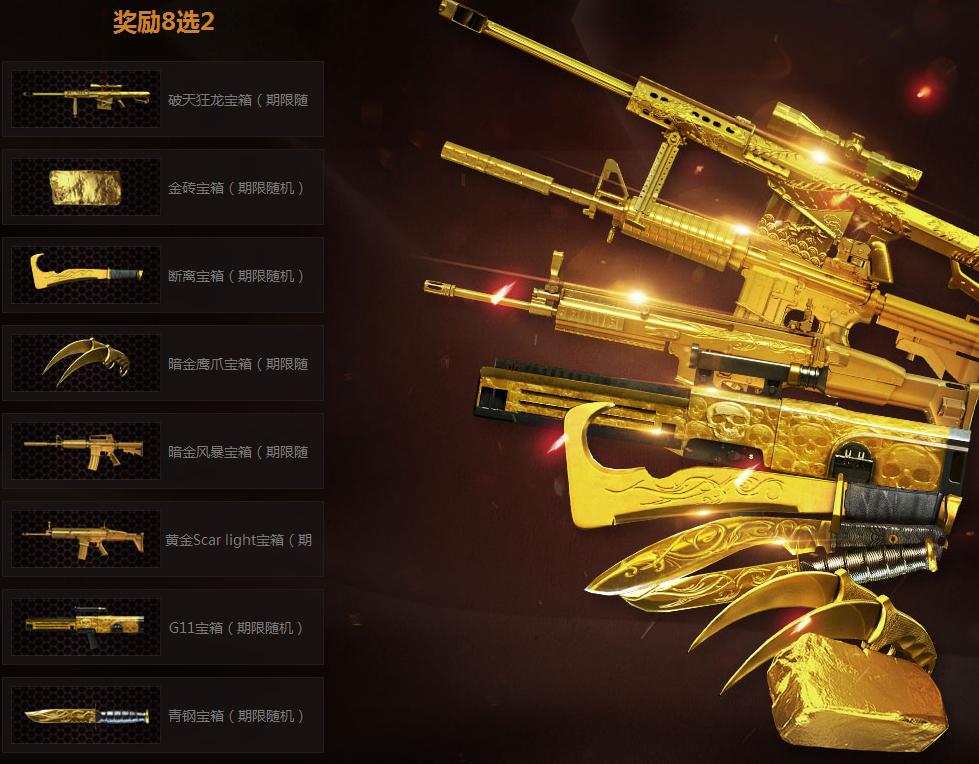Choose the 暗金风暴宝箱 rifle reward

(x=163, y=451)
